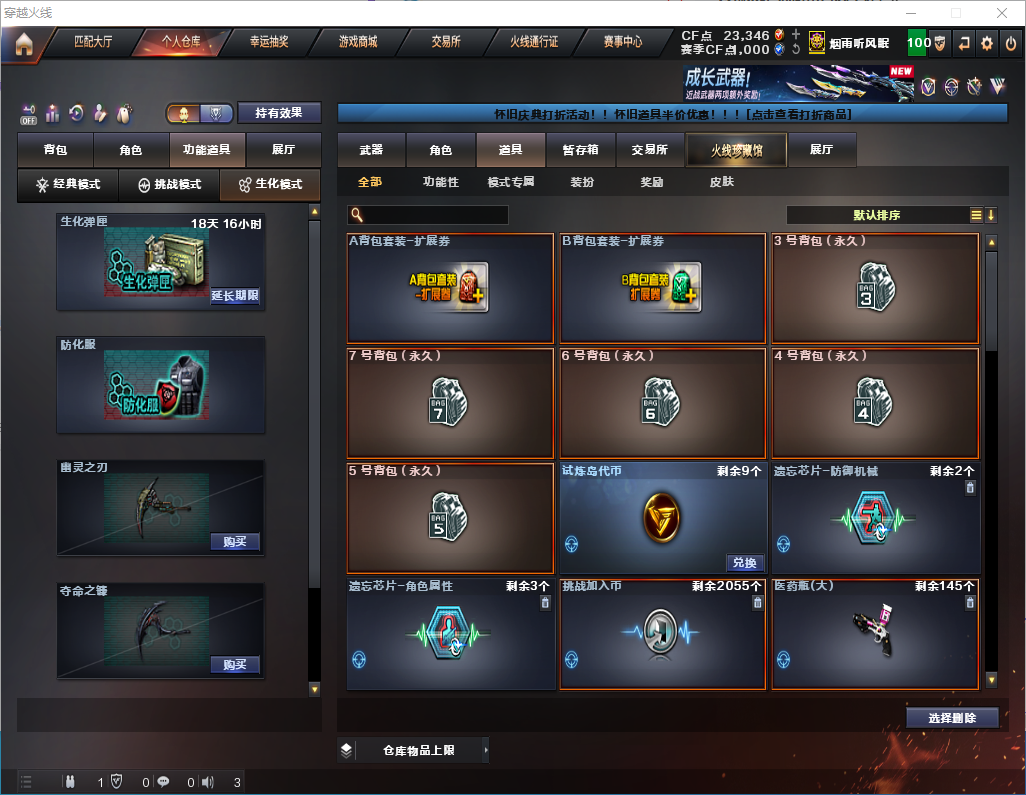Filter items by 功能性
Image resolution: width=1026 pixels, height=795 pixels.
tap(440, 182)
